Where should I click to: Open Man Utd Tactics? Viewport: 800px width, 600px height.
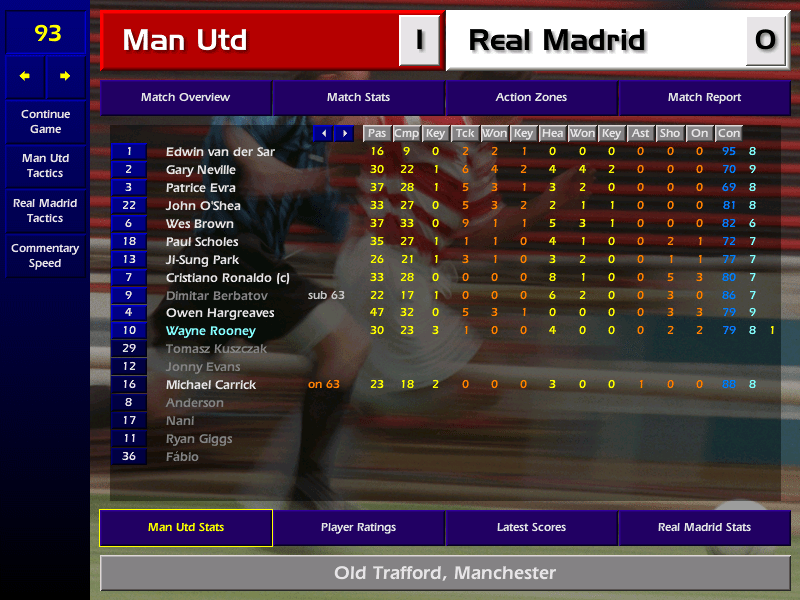pos(45,165)
